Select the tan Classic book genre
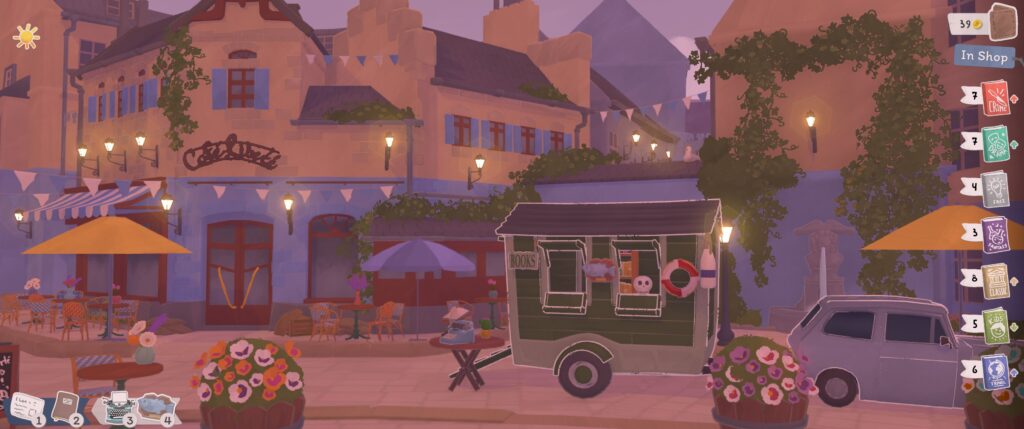 click(995, 280)
